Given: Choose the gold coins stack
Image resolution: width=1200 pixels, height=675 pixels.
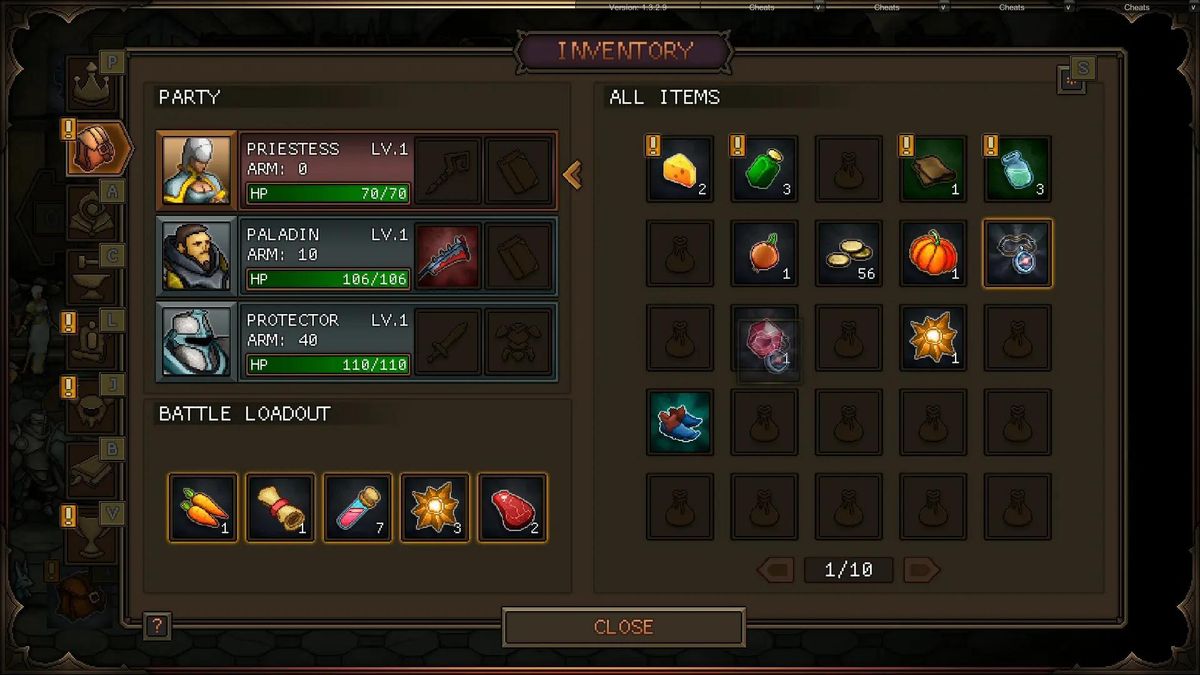Looking at the screenshot, I should pyautogui.click(x=849, y=254).
